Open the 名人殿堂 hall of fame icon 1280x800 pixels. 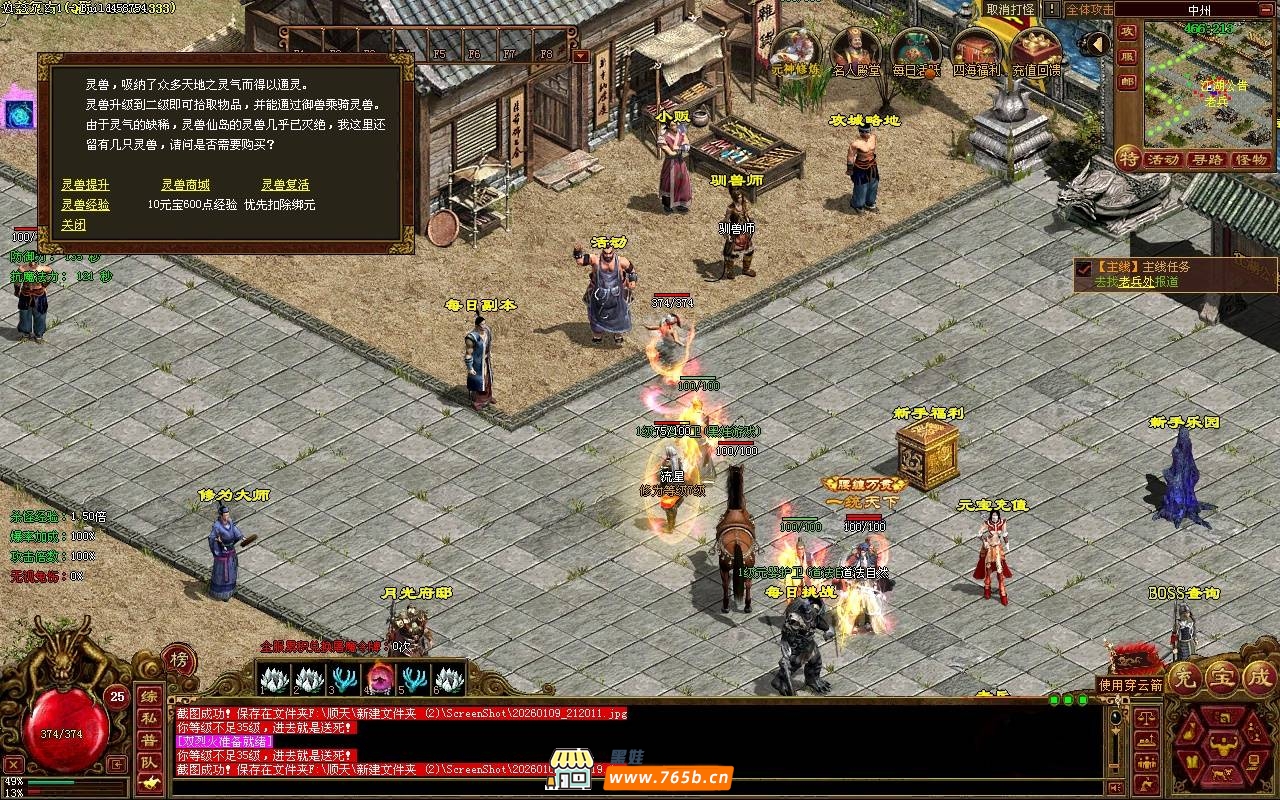coord(856,51)
